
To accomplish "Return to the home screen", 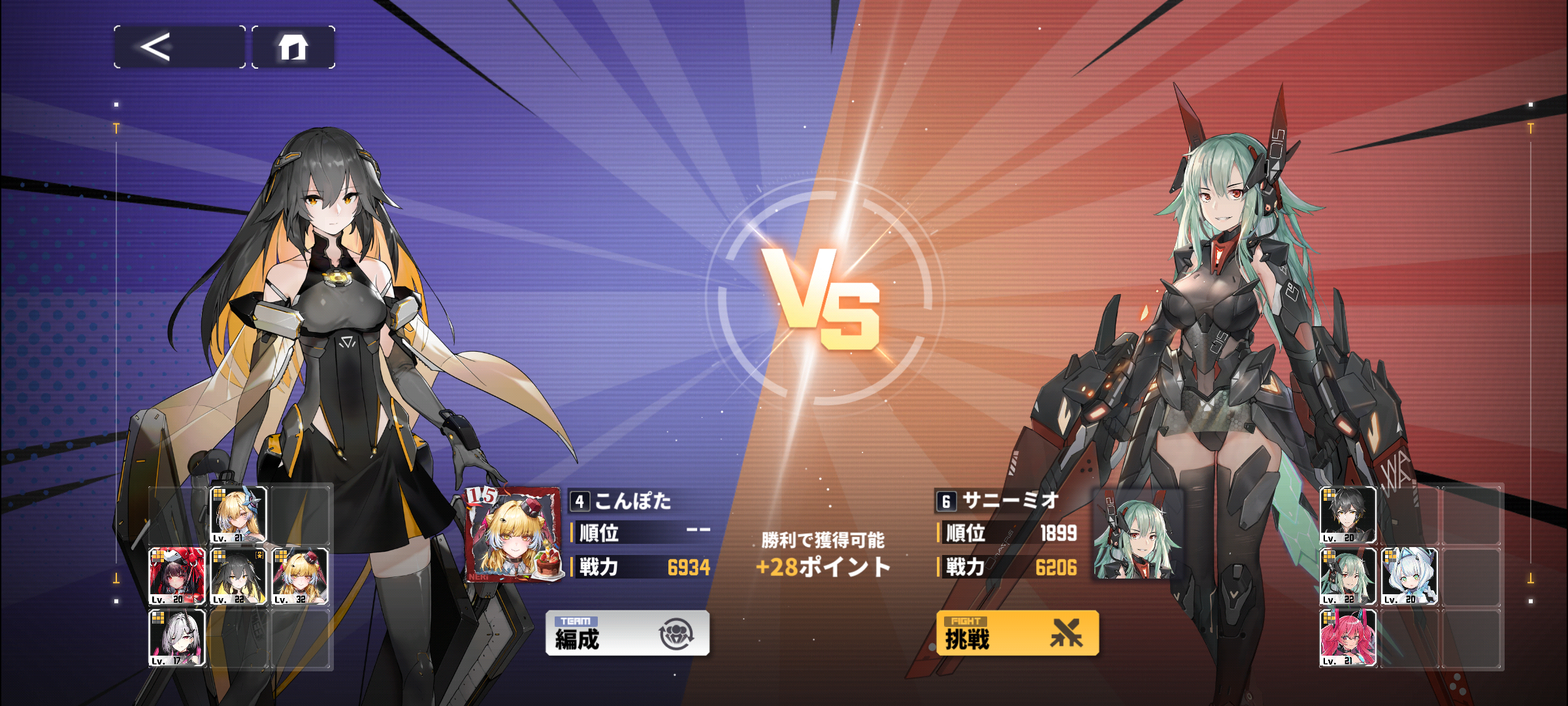I will coord(293,47).
